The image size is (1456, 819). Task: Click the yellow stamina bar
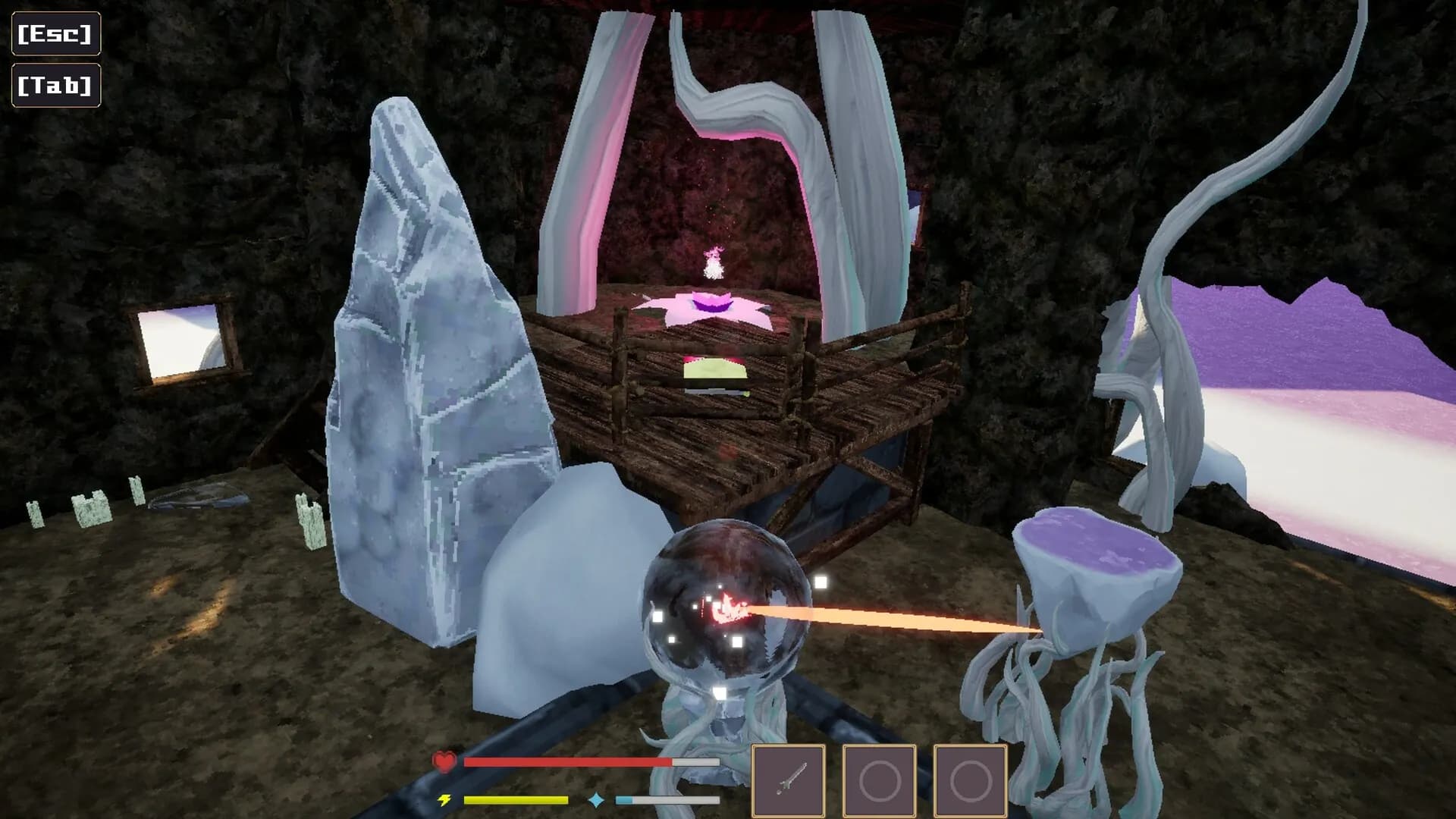(x=516, y=798)
